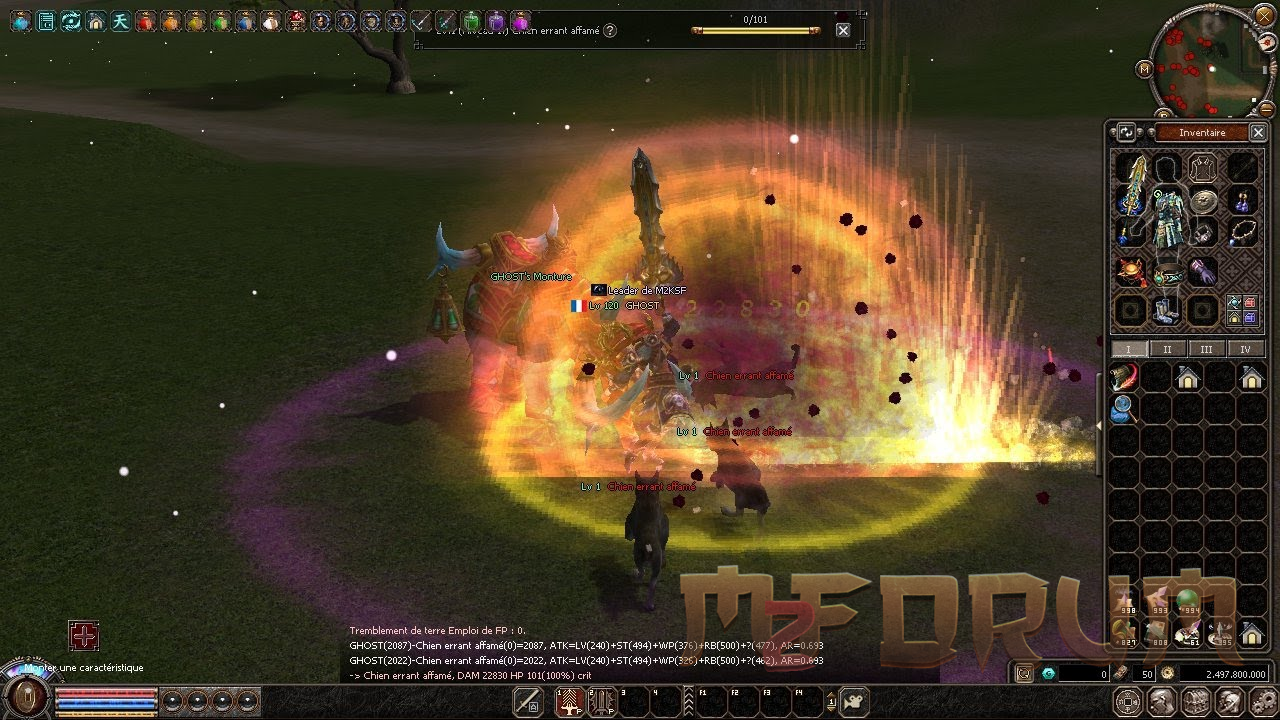The height and width of the screenshot is (720, 1280).
Task: Close the Inventaire window
Action: (1260, 132)
